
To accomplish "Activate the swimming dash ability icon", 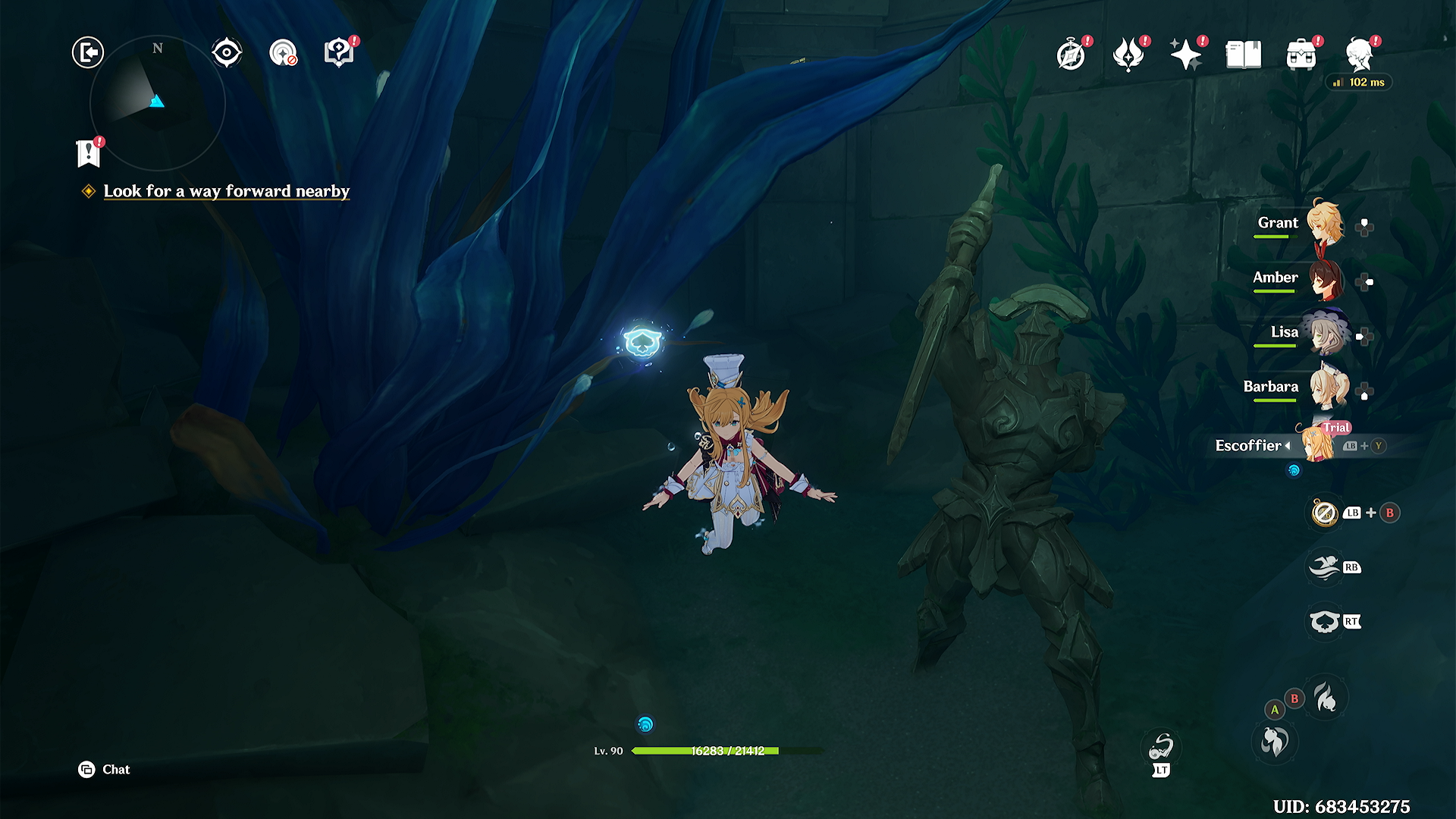I will [x=1325, y=567].
